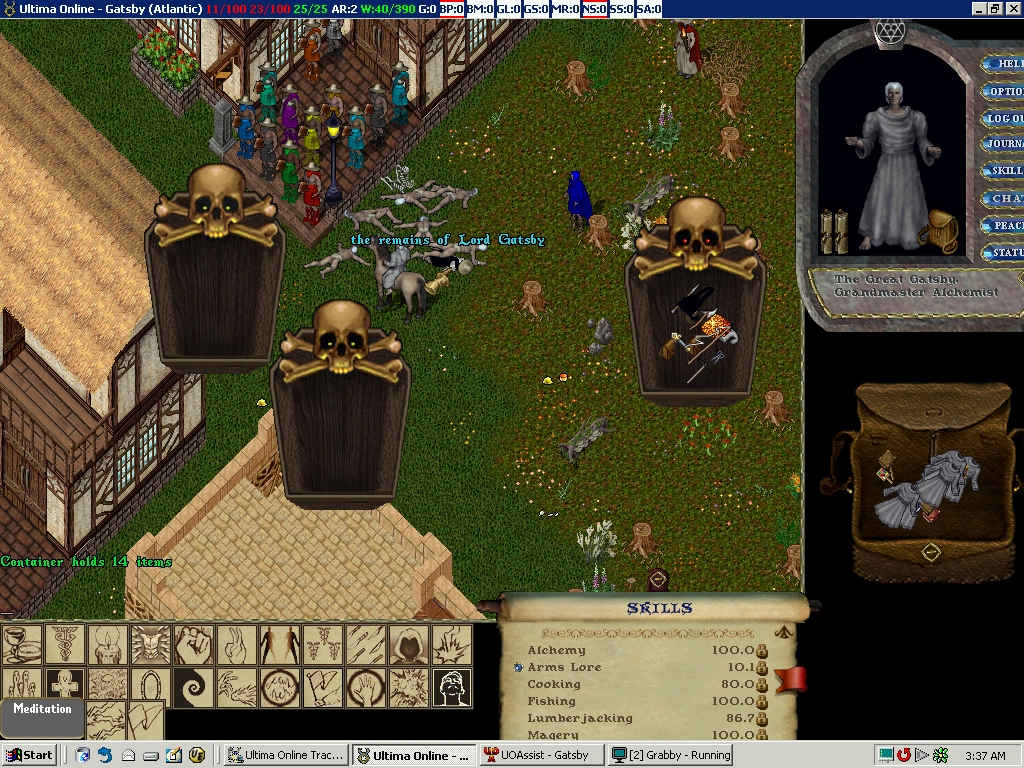Click the Meditation skill button
The height and width of the screenshot is (768, 1024).
click(x=42, y=709)
